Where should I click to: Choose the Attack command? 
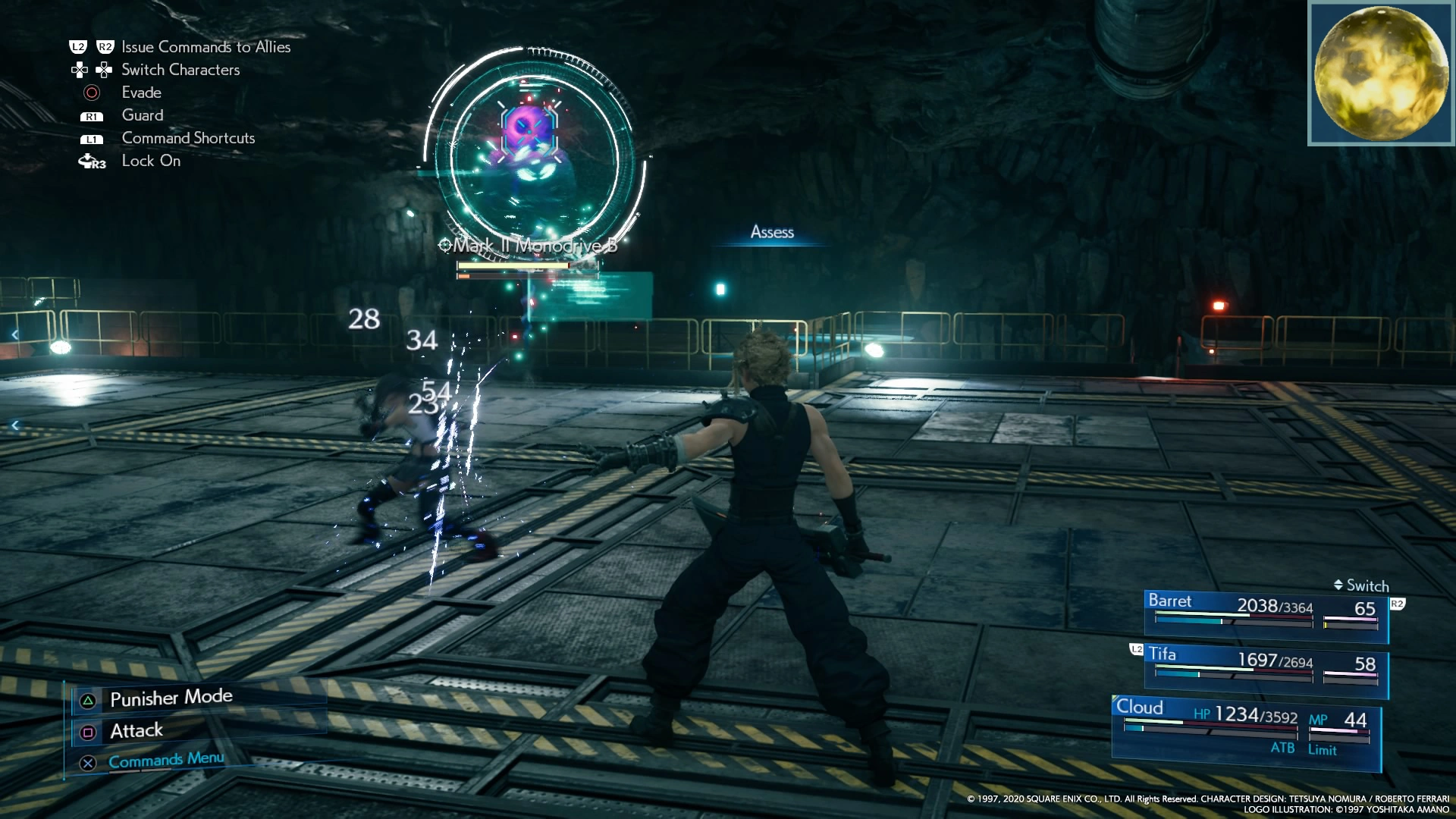(136, 731)
